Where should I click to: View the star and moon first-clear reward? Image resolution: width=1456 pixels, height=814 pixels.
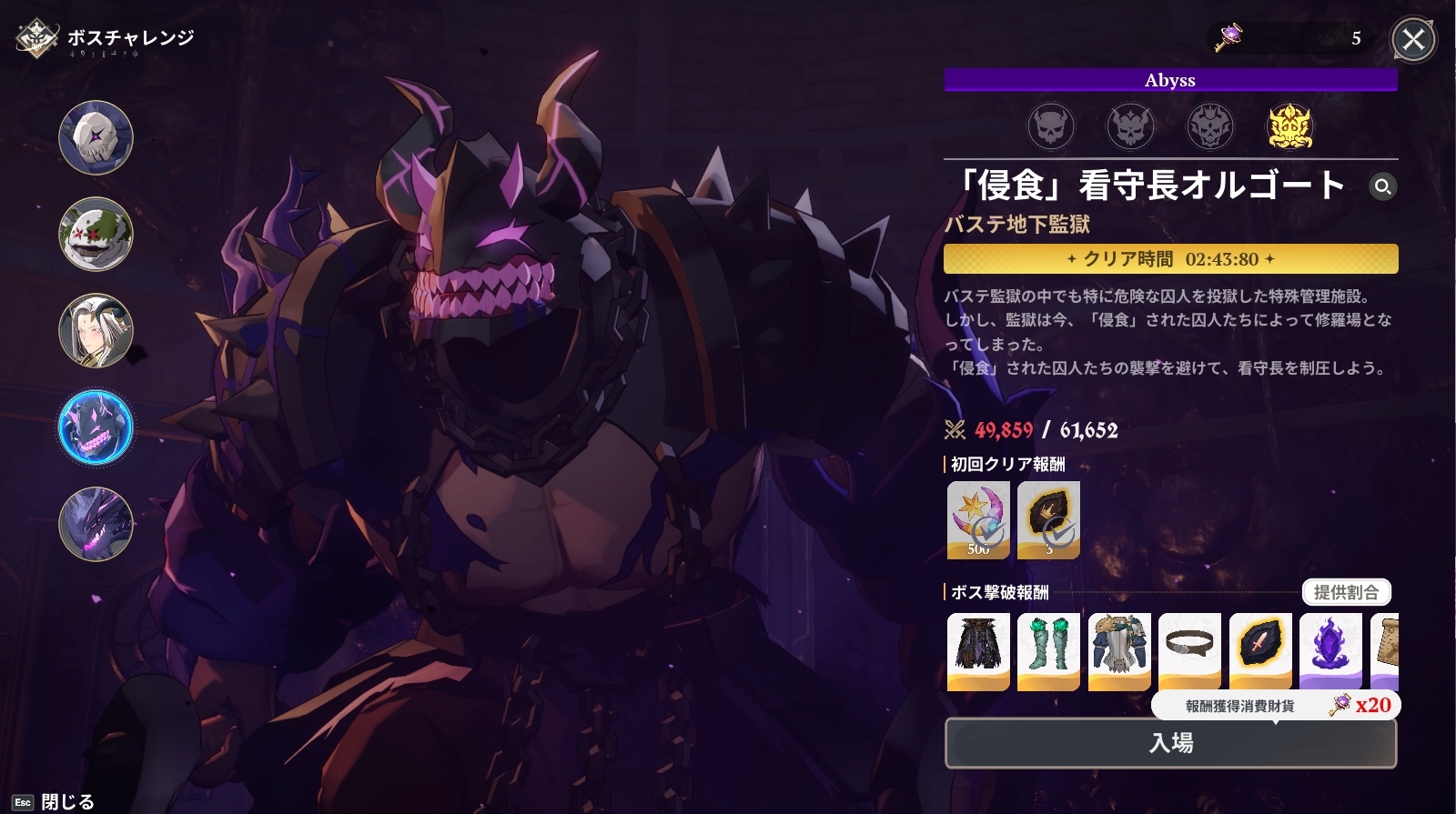click(x=978, y=520)
